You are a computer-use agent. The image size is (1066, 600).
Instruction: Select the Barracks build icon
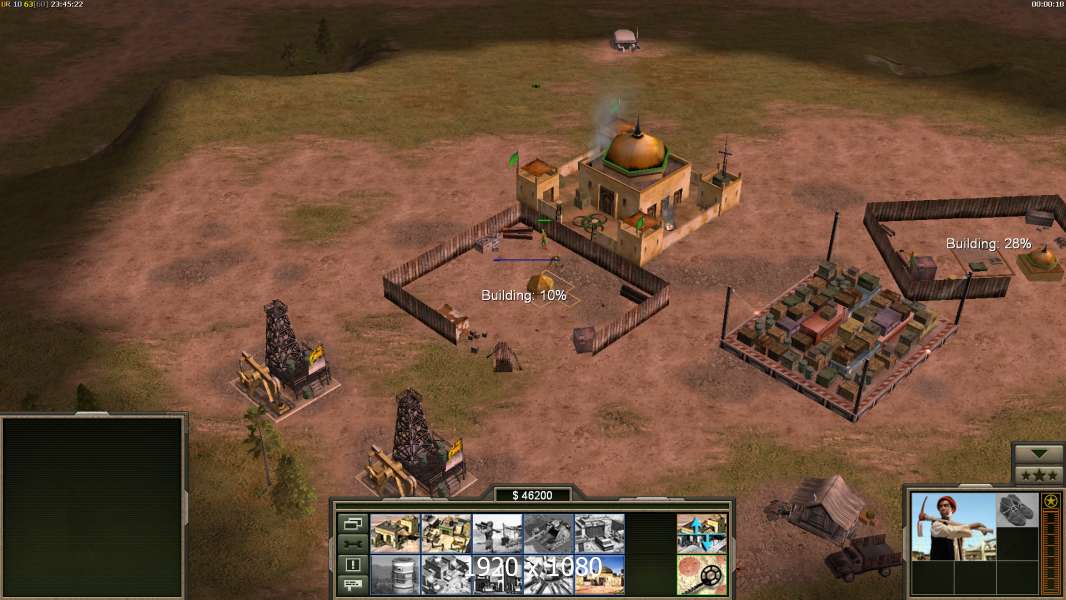tap(395, 533)
